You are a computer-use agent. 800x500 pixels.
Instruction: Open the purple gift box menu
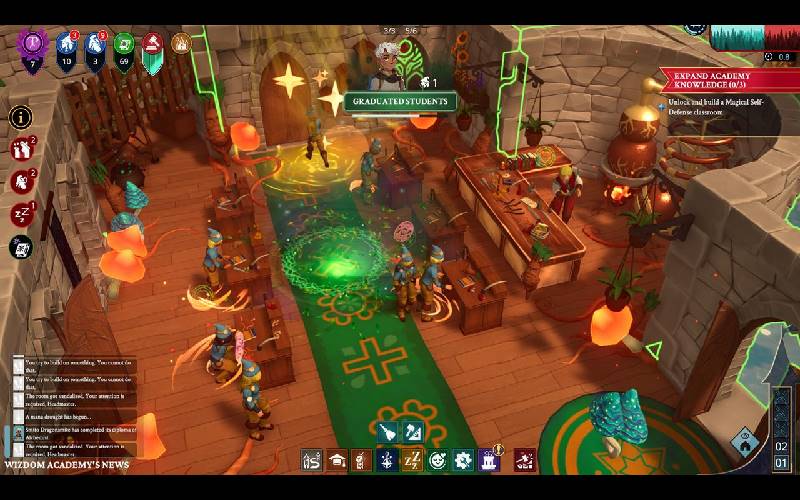(489, 461)
